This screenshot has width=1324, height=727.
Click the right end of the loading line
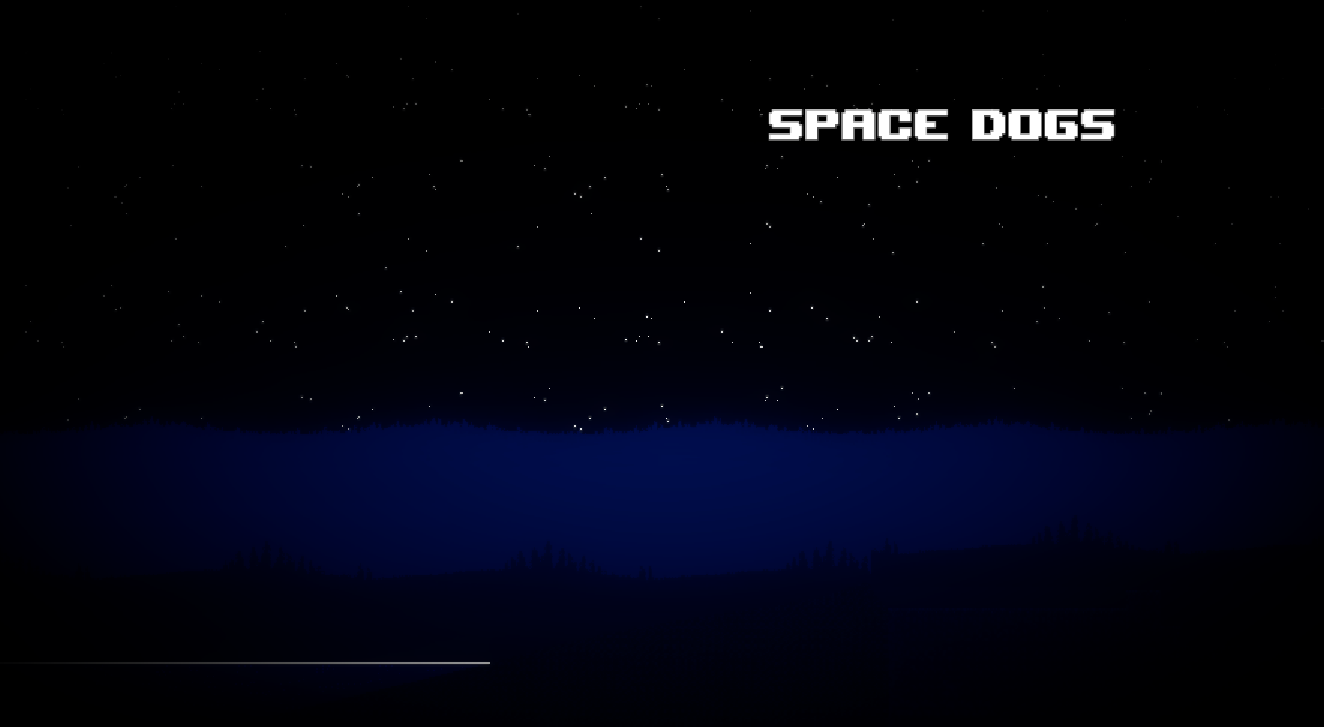pos(488,662)
